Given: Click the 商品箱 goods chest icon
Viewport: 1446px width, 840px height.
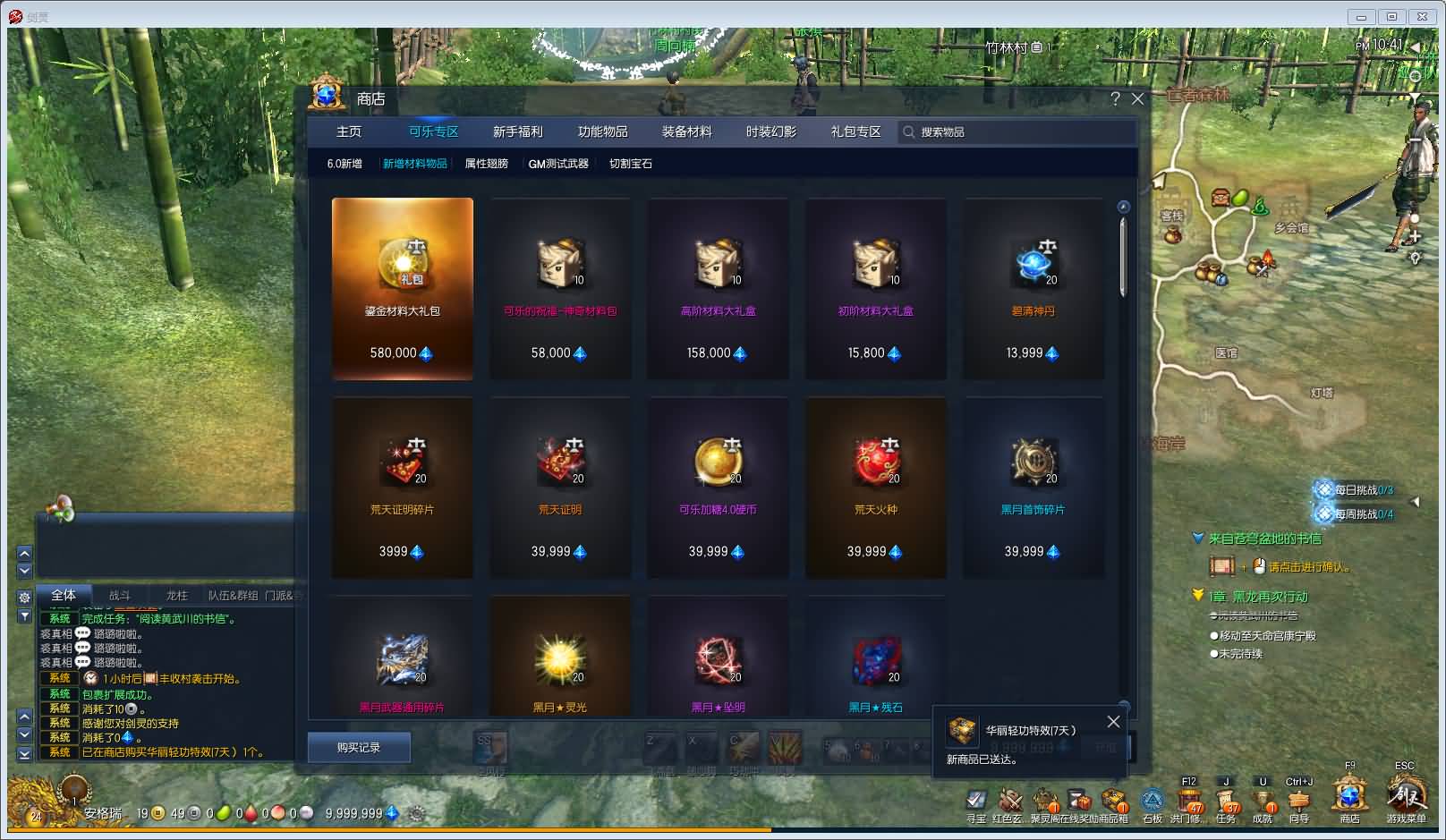Looking at the screenshot, I should [1115, 801].
